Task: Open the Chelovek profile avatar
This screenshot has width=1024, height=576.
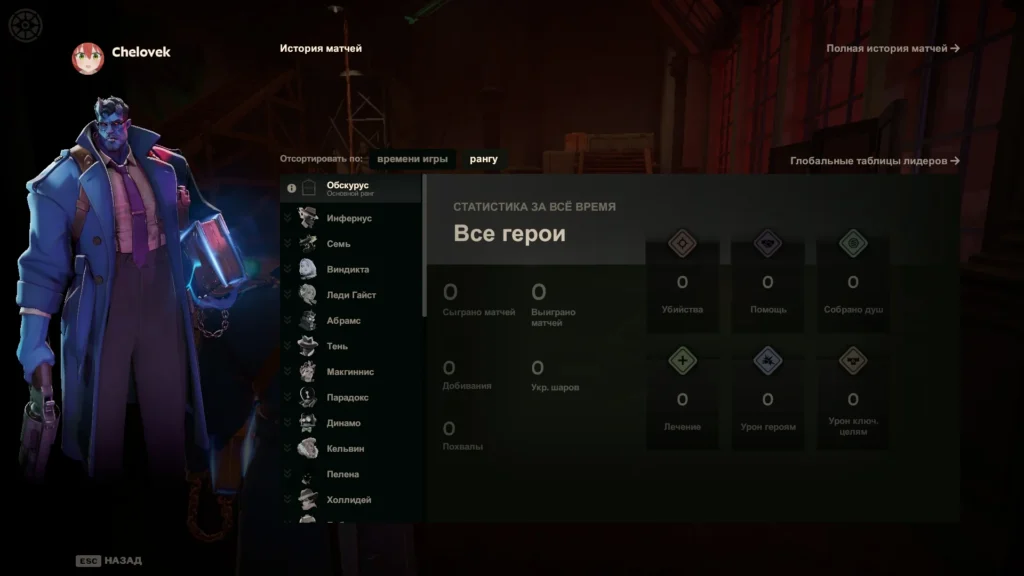Action: click(x=88, y=57)
